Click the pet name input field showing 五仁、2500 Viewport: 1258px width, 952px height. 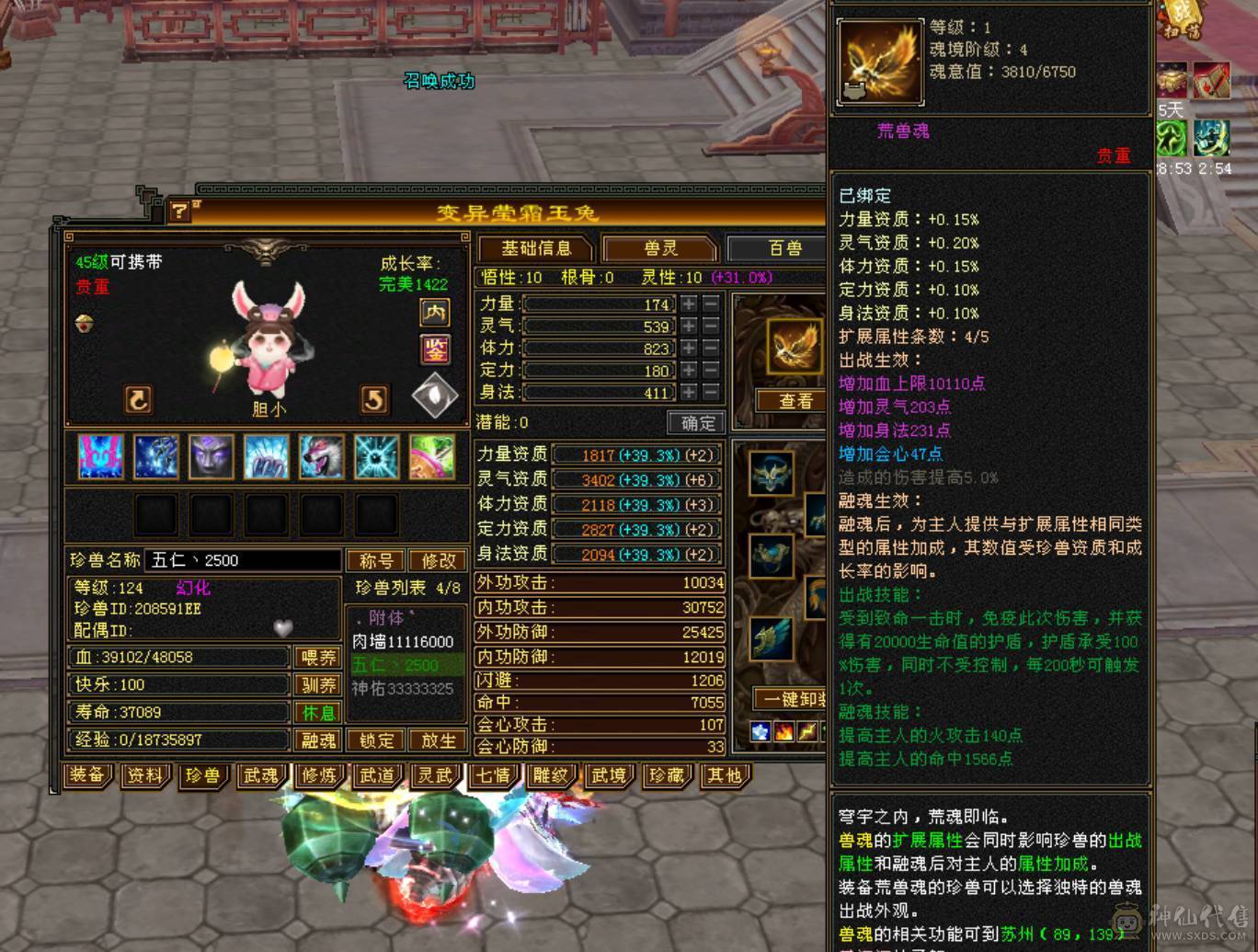(241, 559)
